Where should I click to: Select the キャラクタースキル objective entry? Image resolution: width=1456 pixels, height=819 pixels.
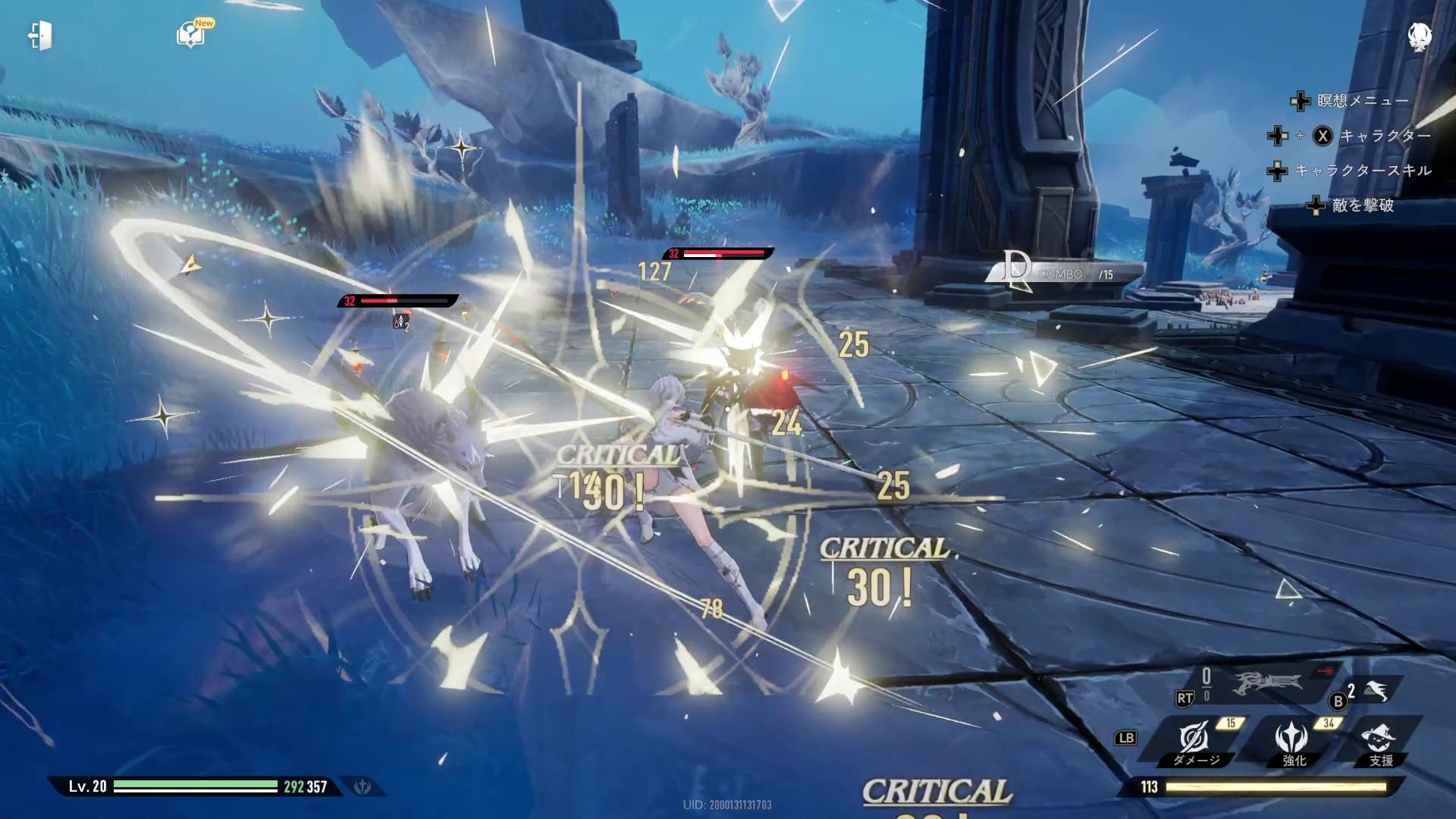tap(1362, 171)
